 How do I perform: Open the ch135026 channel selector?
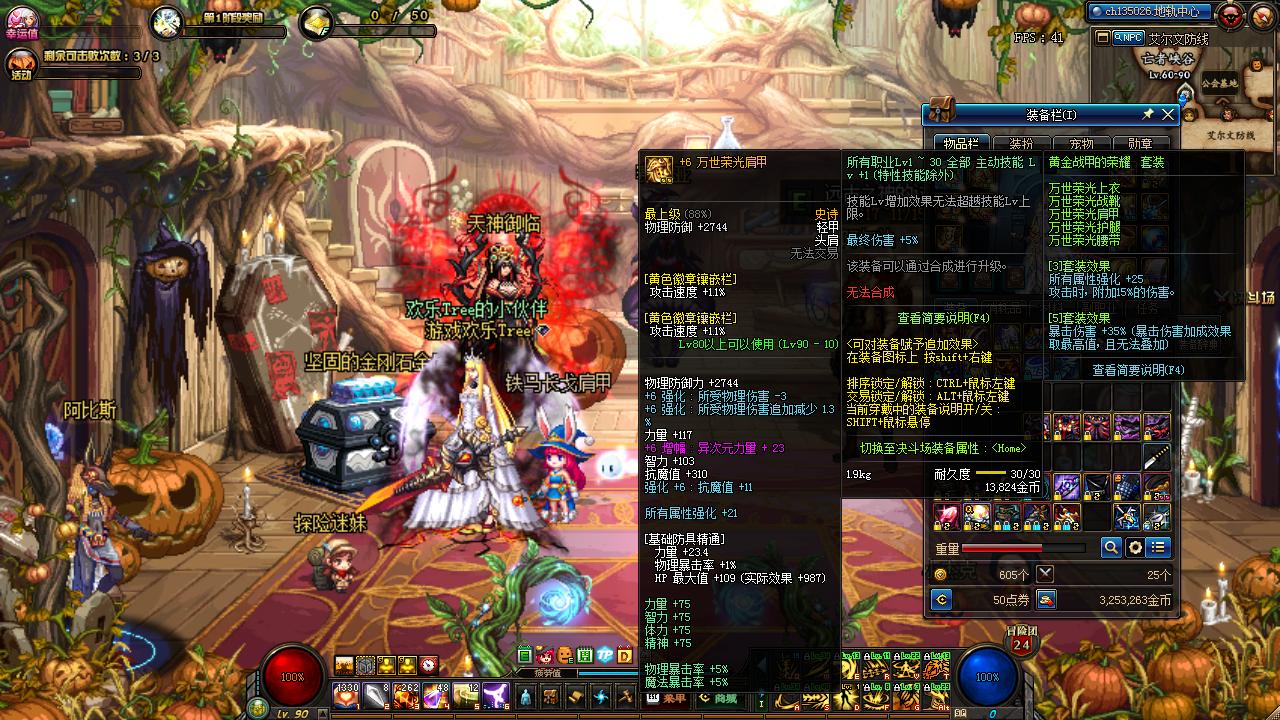point(1151,12)
